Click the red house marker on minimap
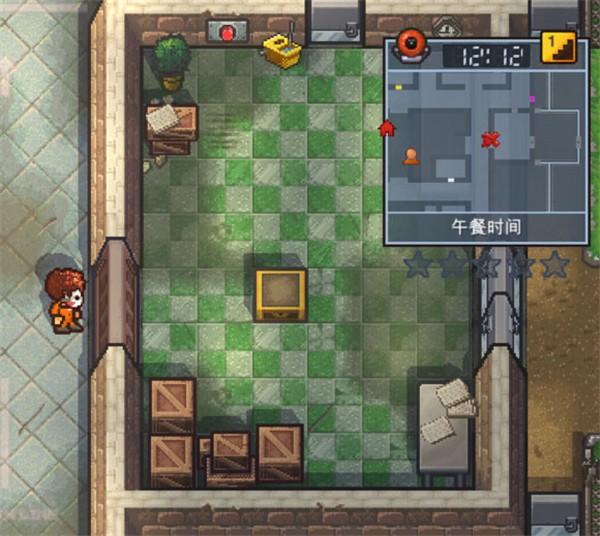This screenshot has height=536, width=600. pyautogui.click(x=387, y=127)
